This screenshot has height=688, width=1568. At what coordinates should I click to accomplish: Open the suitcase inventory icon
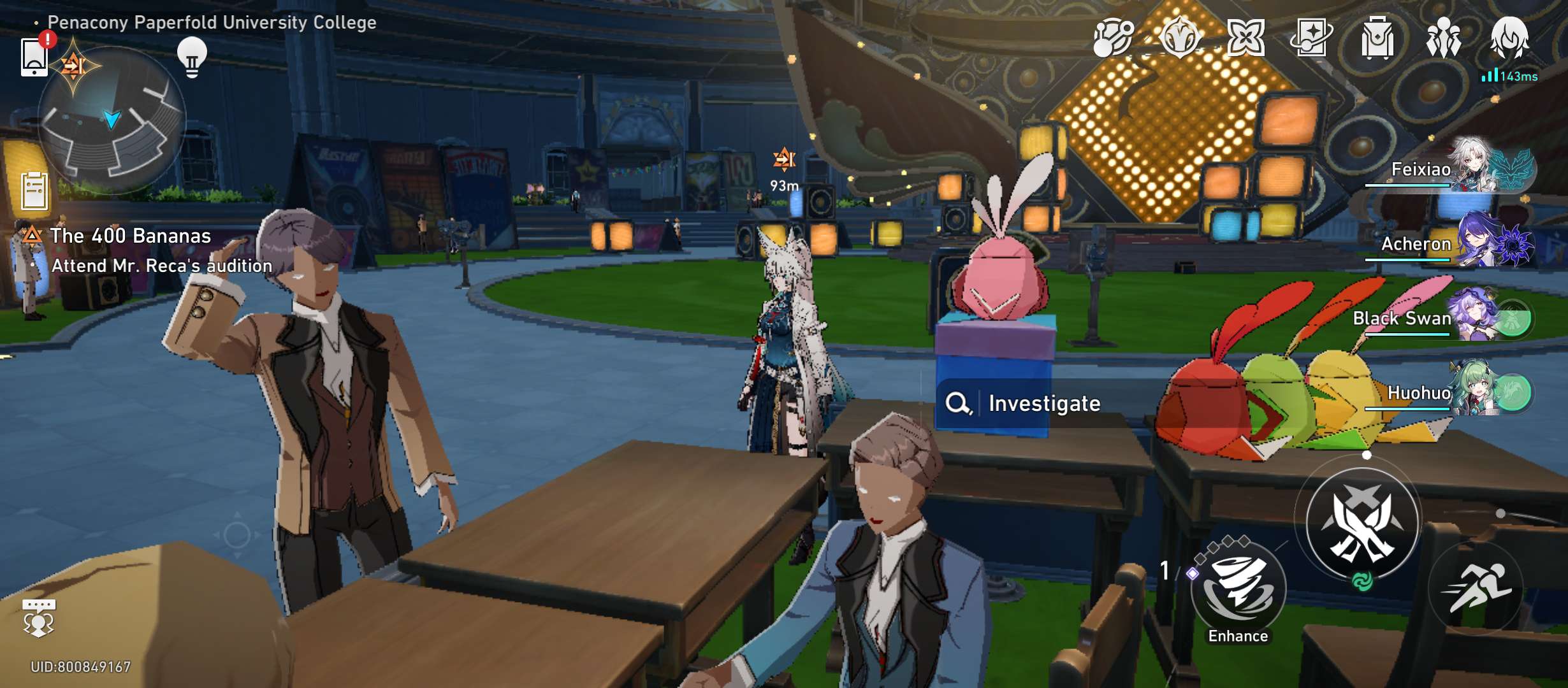pyautogui.click(x=1377, y=38)
